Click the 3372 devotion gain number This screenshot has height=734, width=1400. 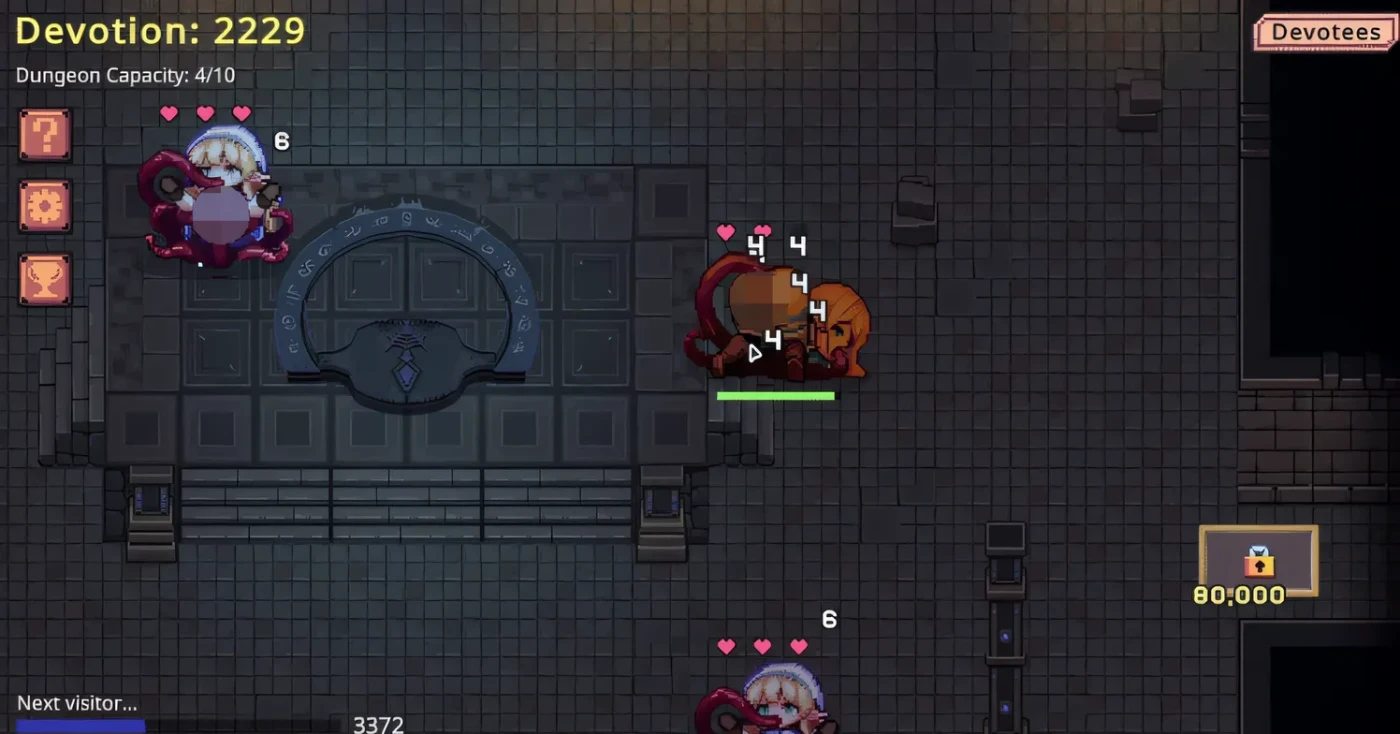tap(378, 724)
